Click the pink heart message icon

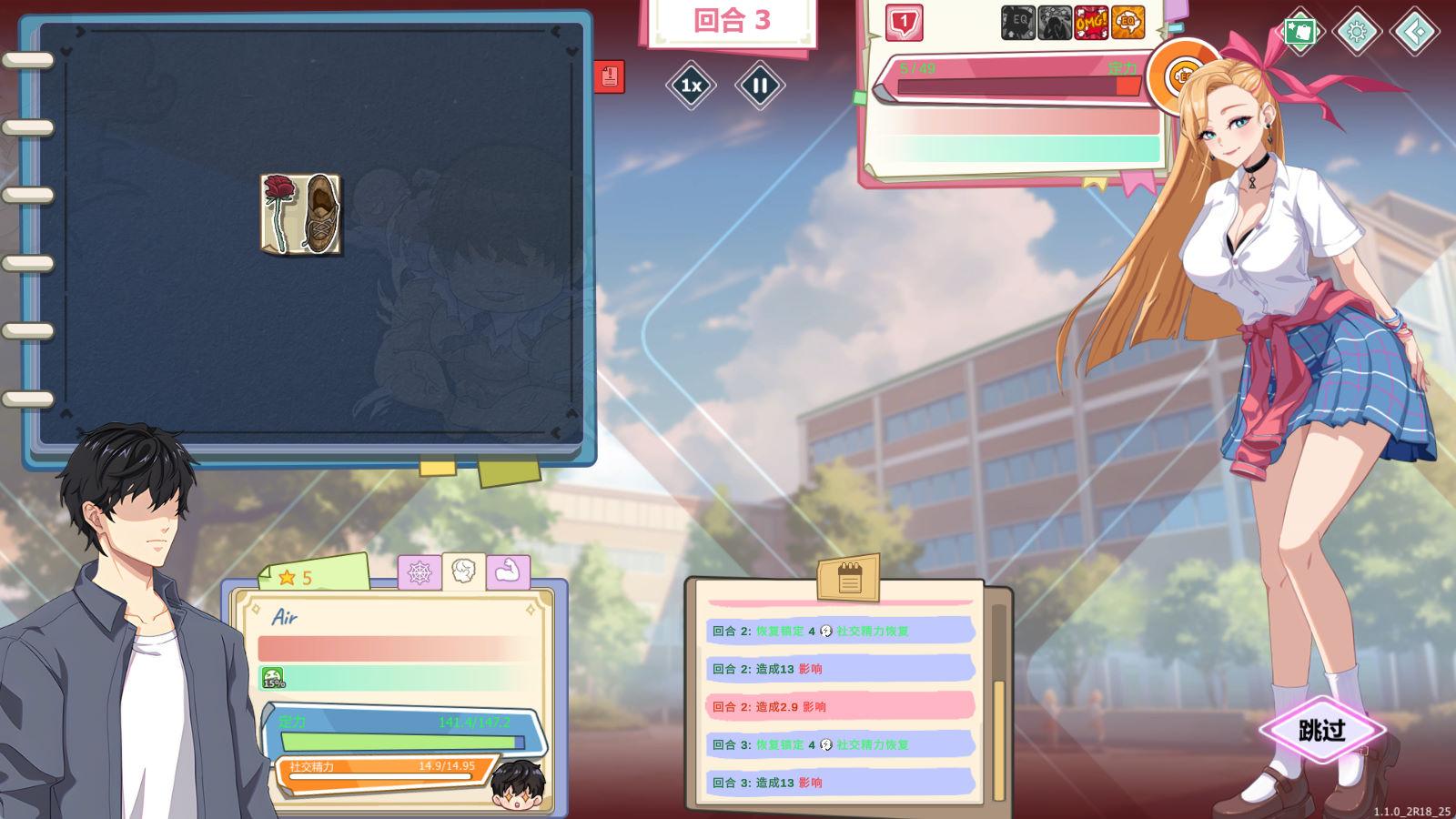(904, 23)
